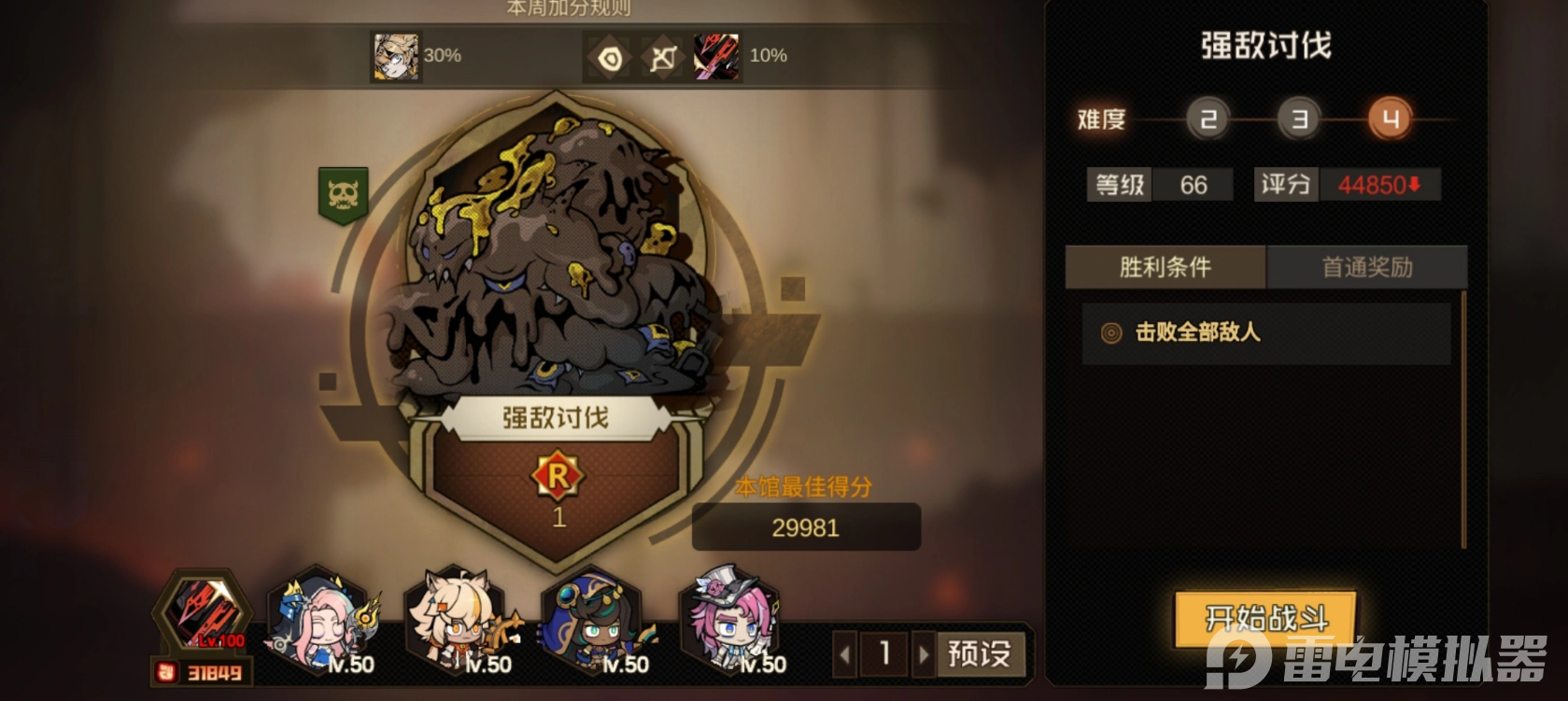The height and width of the screenshot is (701, 1568).
Task: Start the battle with 开始战斗 button
Action: 1265,618
